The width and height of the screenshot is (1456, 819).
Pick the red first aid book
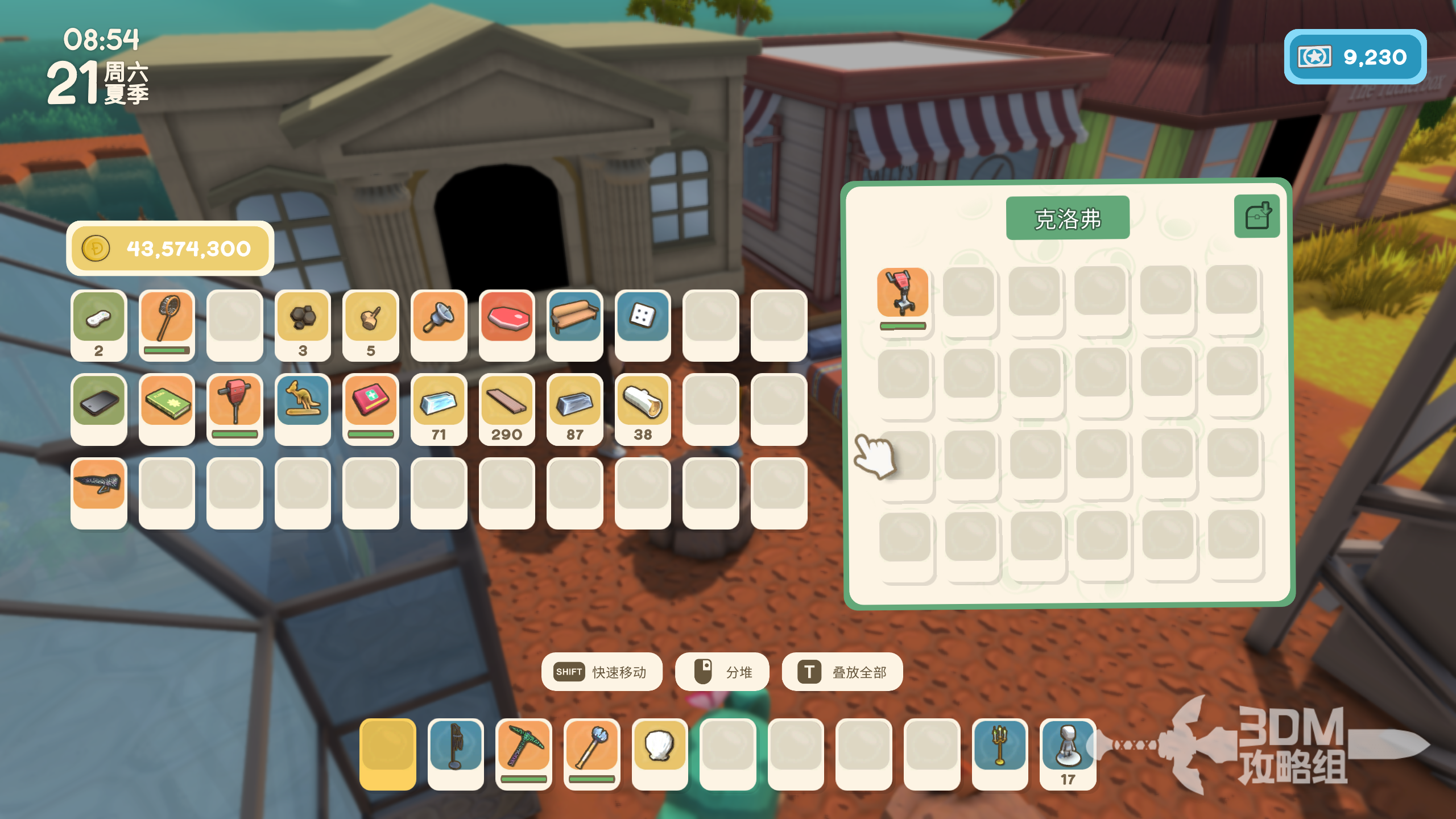(371, 403)
